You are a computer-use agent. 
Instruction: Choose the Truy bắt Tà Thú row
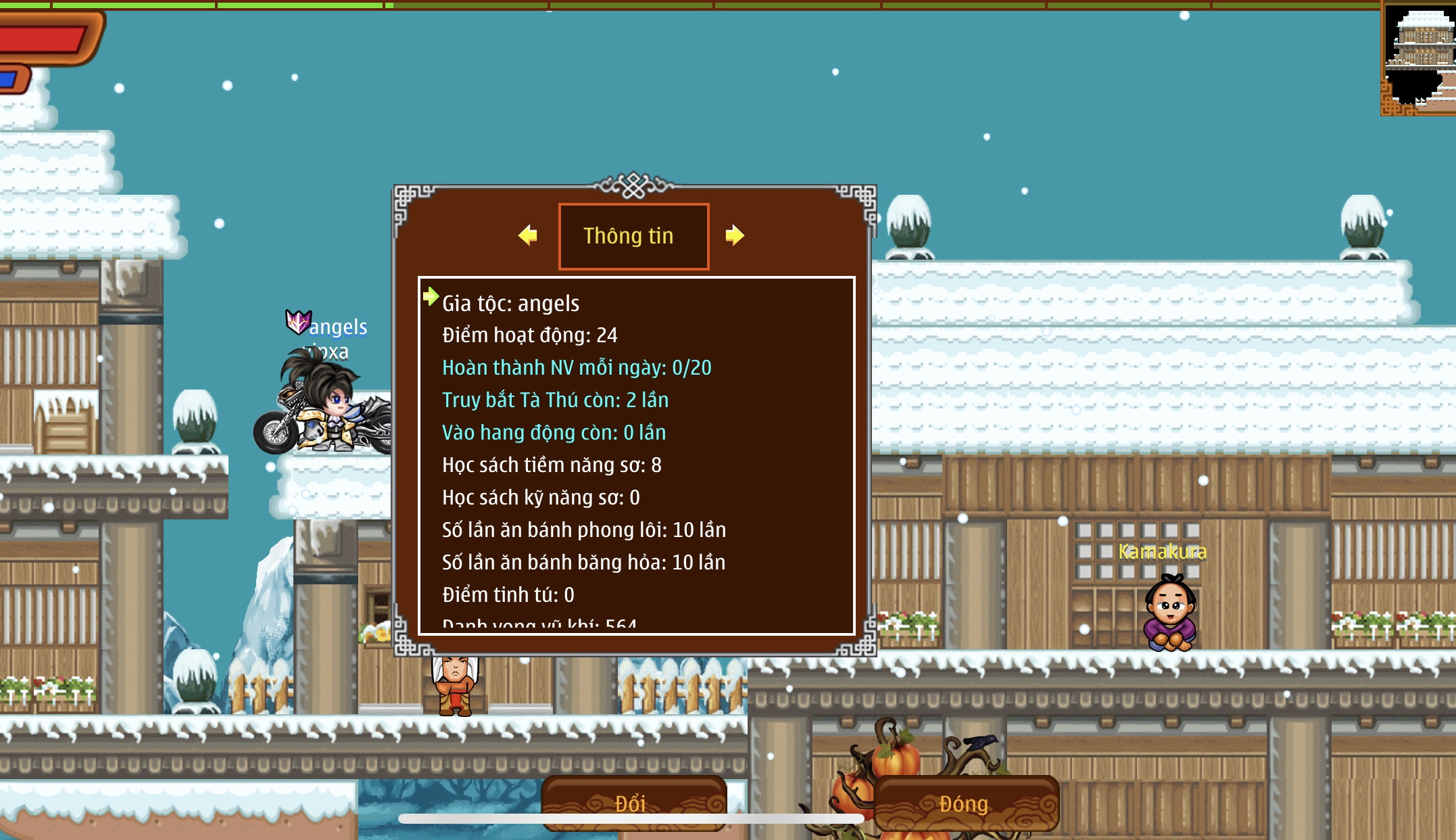pyautogui.click(x=555, y=400)
